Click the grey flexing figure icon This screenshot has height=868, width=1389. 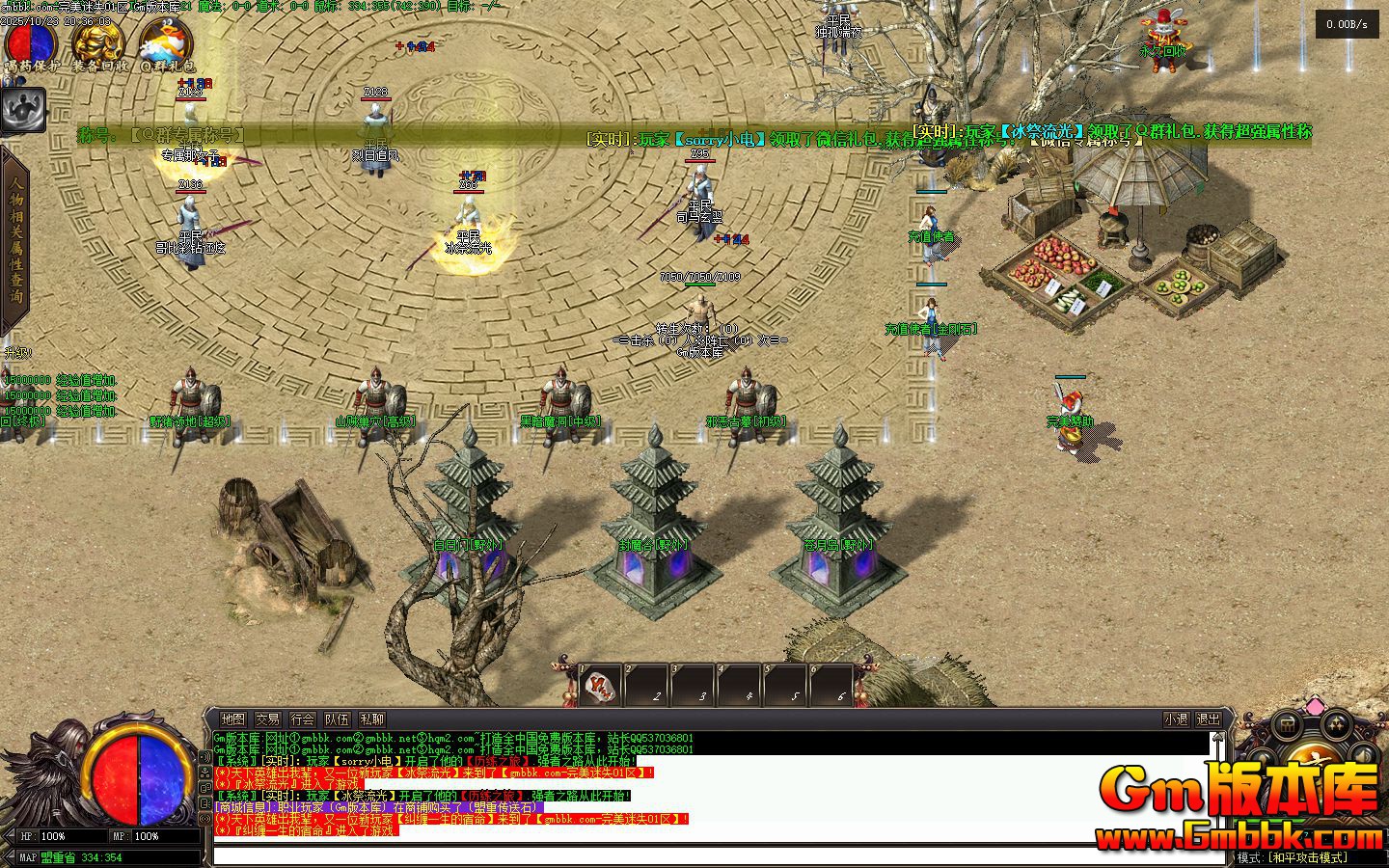point(23,111)
